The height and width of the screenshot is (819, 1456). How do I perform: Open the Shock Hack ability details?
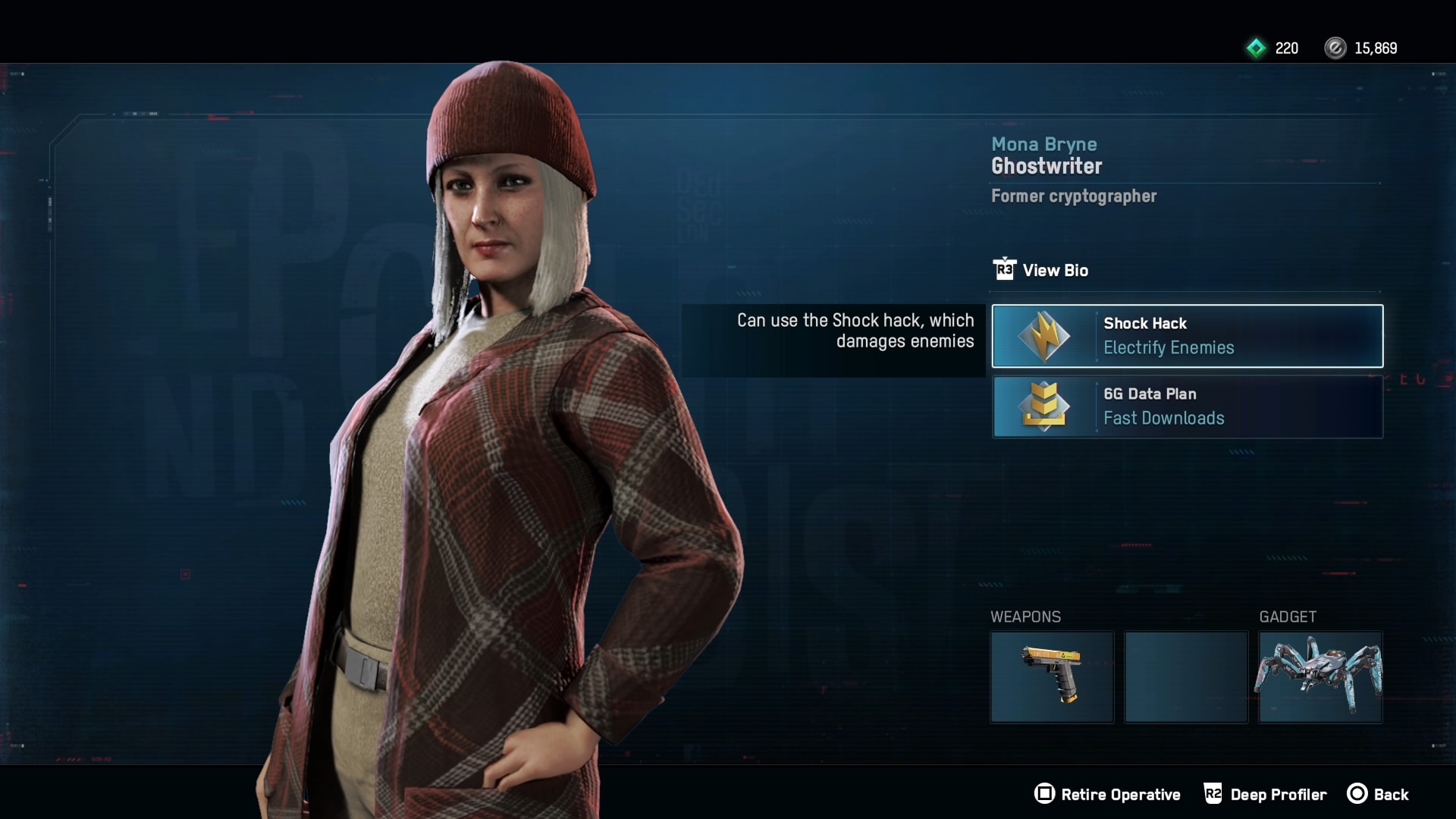point(1187,336)
